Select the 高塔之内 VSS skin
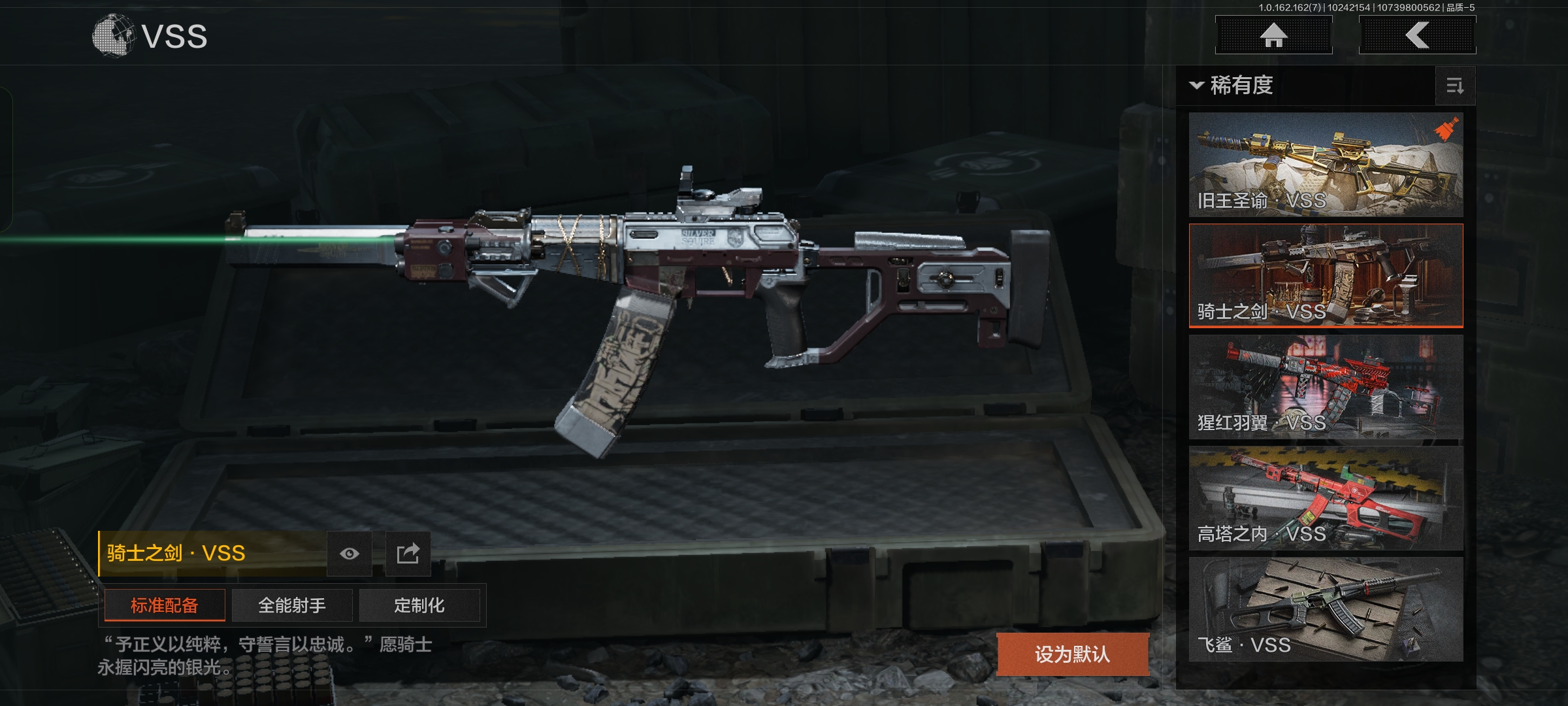 point(1326,498)
